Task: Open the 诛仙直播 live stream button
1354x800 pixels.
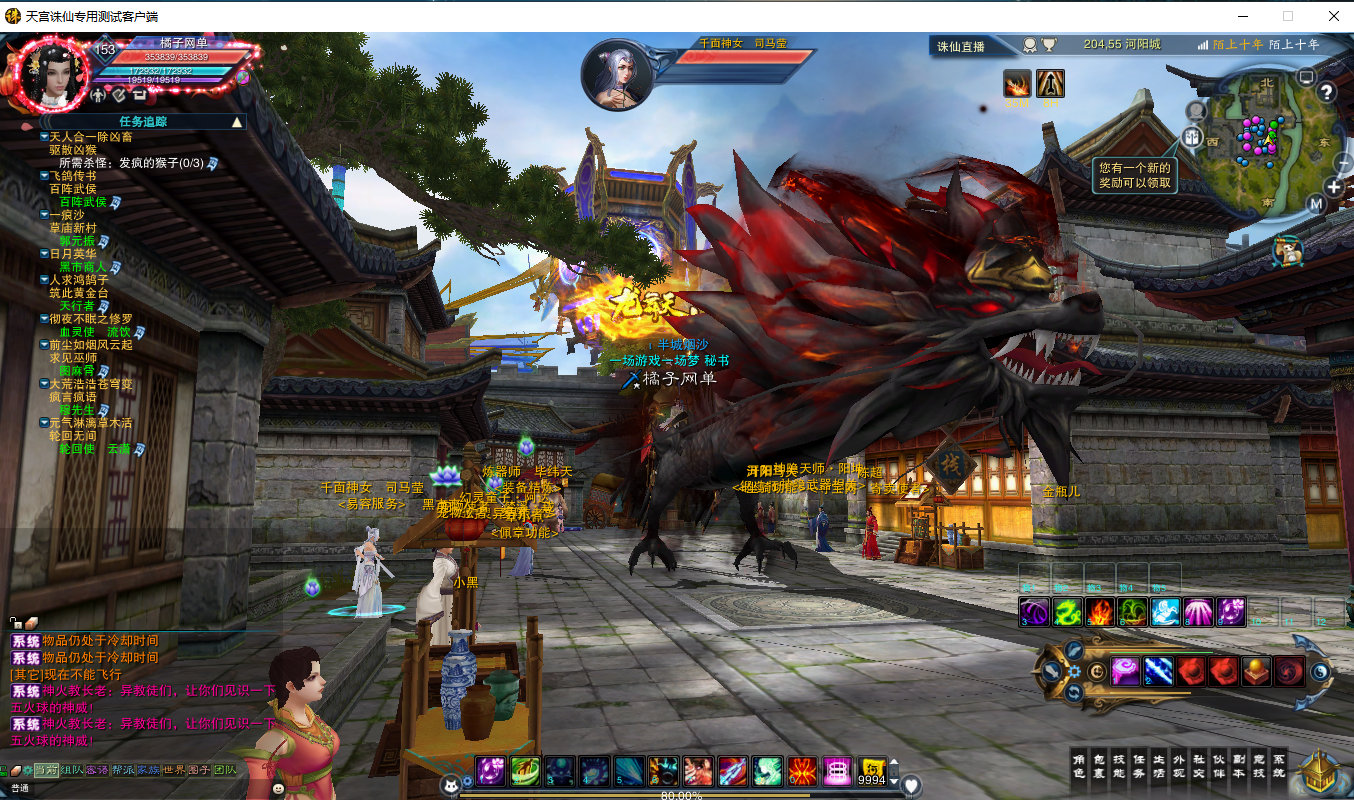Action: [x=960, y=46]
